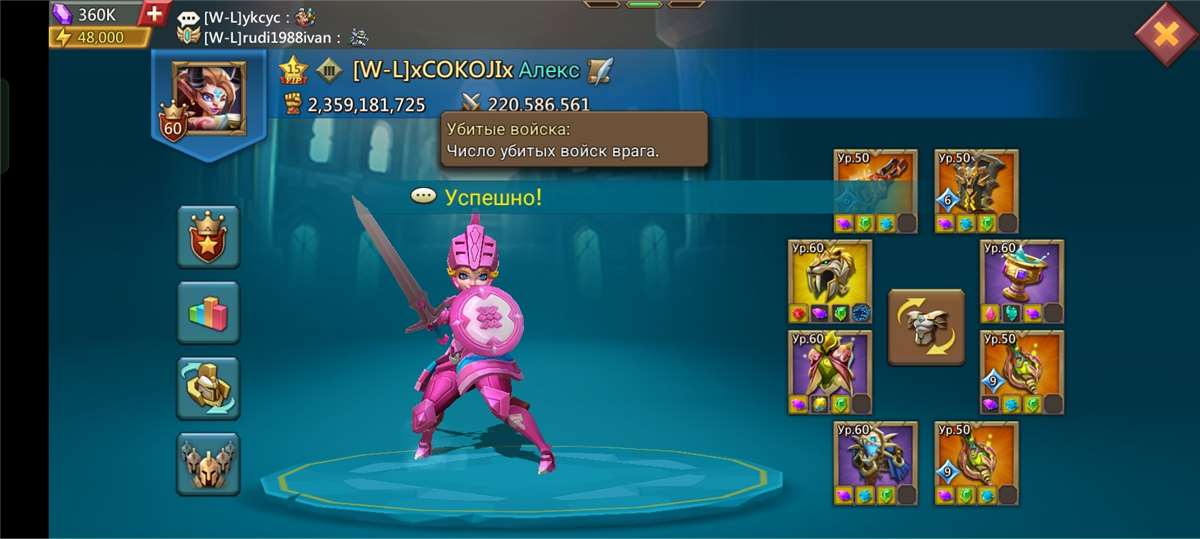Tap the crossed swords kills icon

(472, 104)
